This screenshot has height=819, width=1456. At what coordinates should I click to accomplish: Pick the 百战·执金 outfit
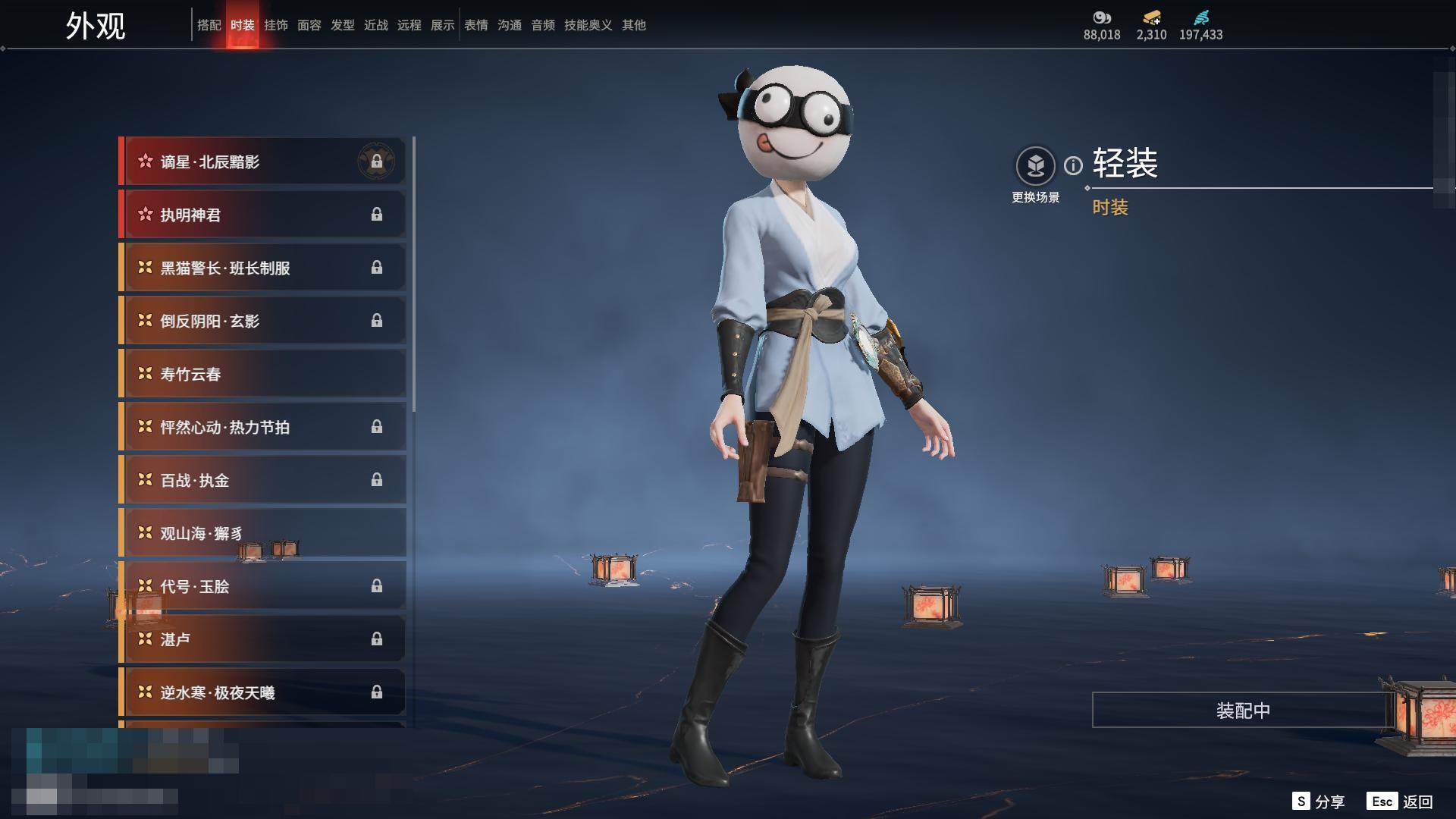262,480
